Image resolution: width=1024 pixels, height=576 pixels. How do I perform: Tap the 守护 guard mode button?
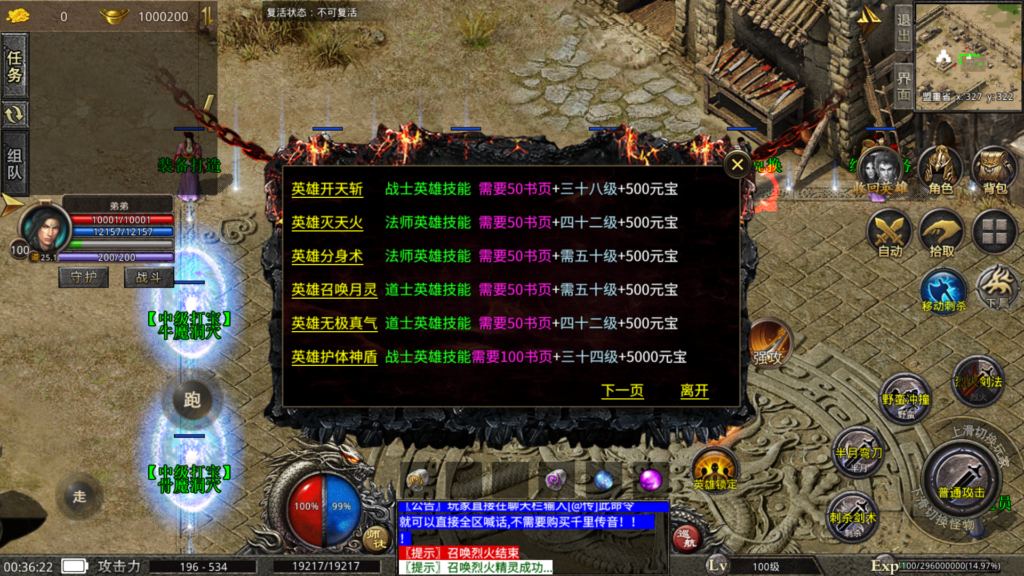click(84, 277)
